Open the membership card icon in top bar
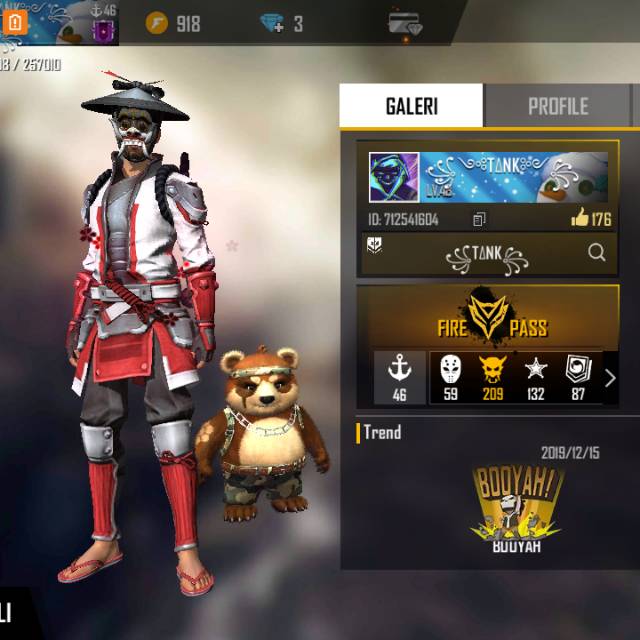640x640 pixels. click(405, 23)
